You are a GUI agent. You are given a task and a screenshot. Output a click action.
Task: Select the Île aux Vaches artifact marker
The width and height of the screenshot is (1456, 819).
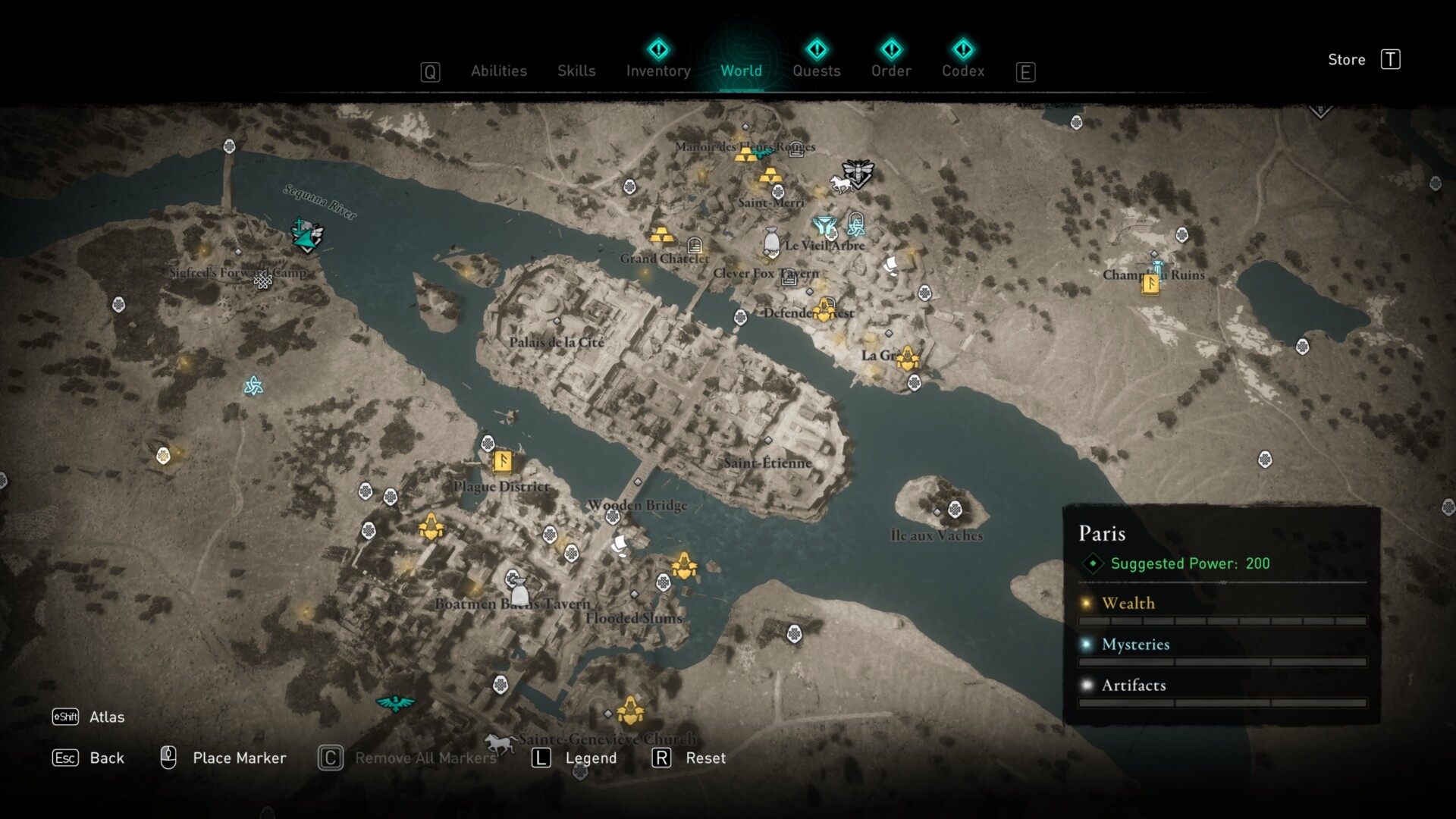tap(955, 509)
